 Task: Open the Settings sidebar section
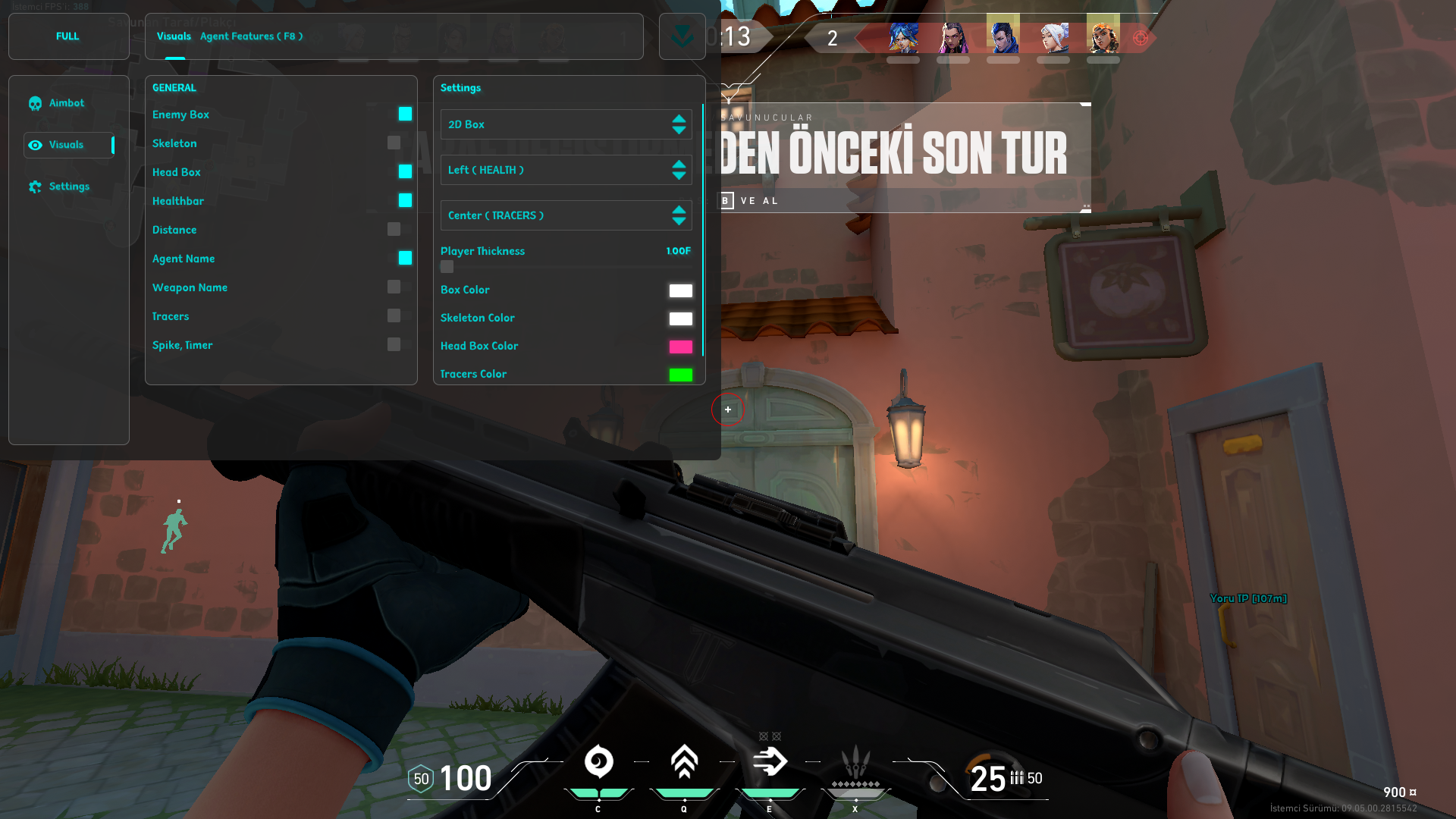(x=68, y=187)
